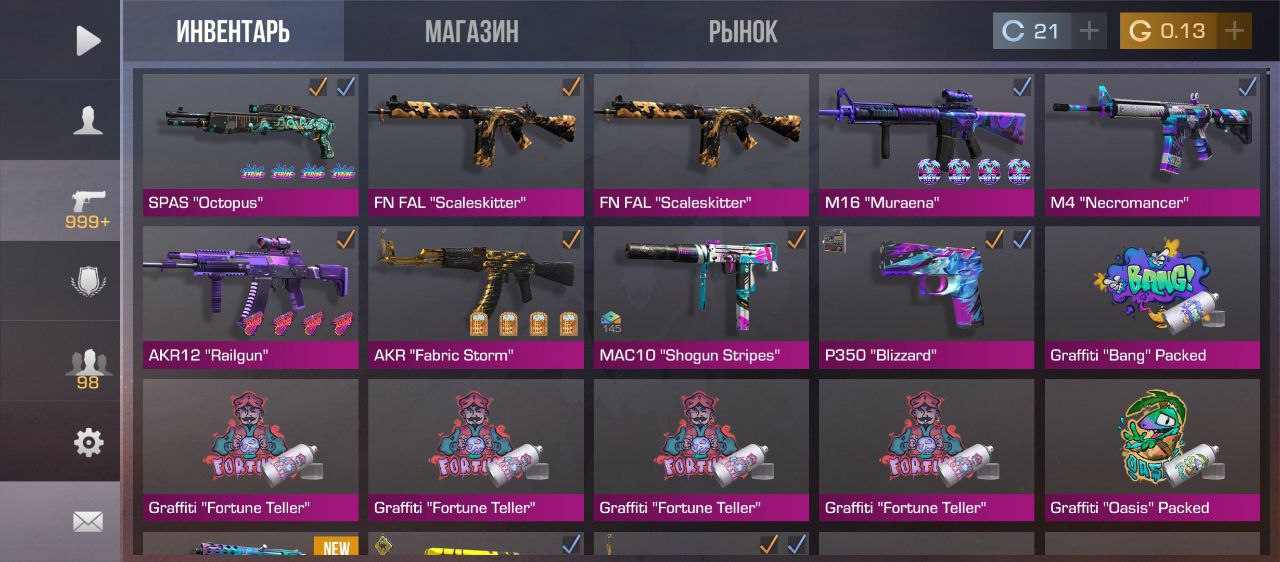Open the player profile icon
The image size is (1280, 562).
(88, 120)
